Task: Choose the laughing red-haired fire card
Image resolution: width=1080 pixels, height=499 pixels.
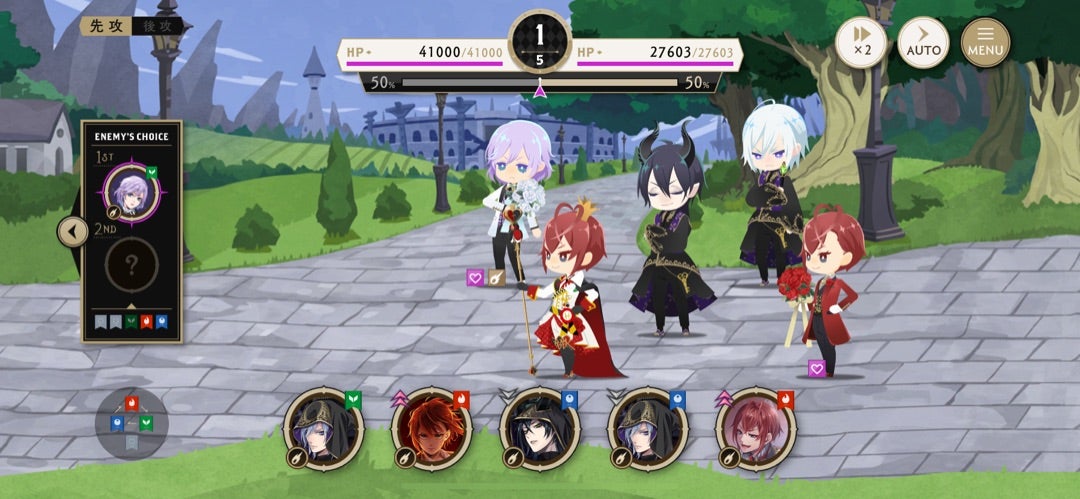Action: [755, 428]
